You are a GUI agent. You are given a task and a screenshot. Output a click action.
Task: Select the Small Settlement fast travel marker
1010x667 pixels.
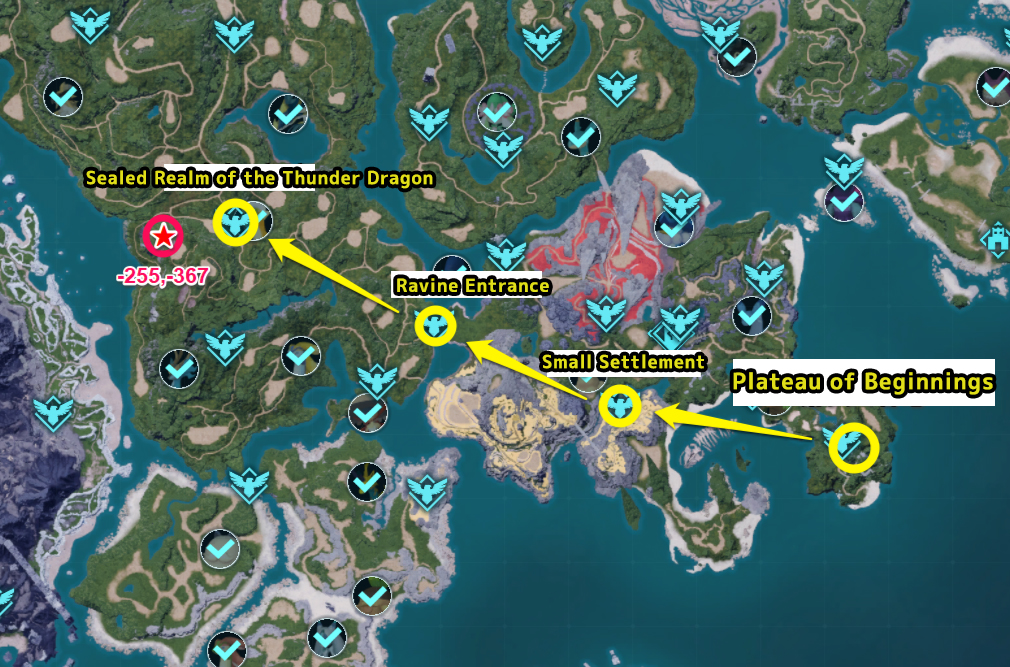pyautogui.click(x=620, y=406)
